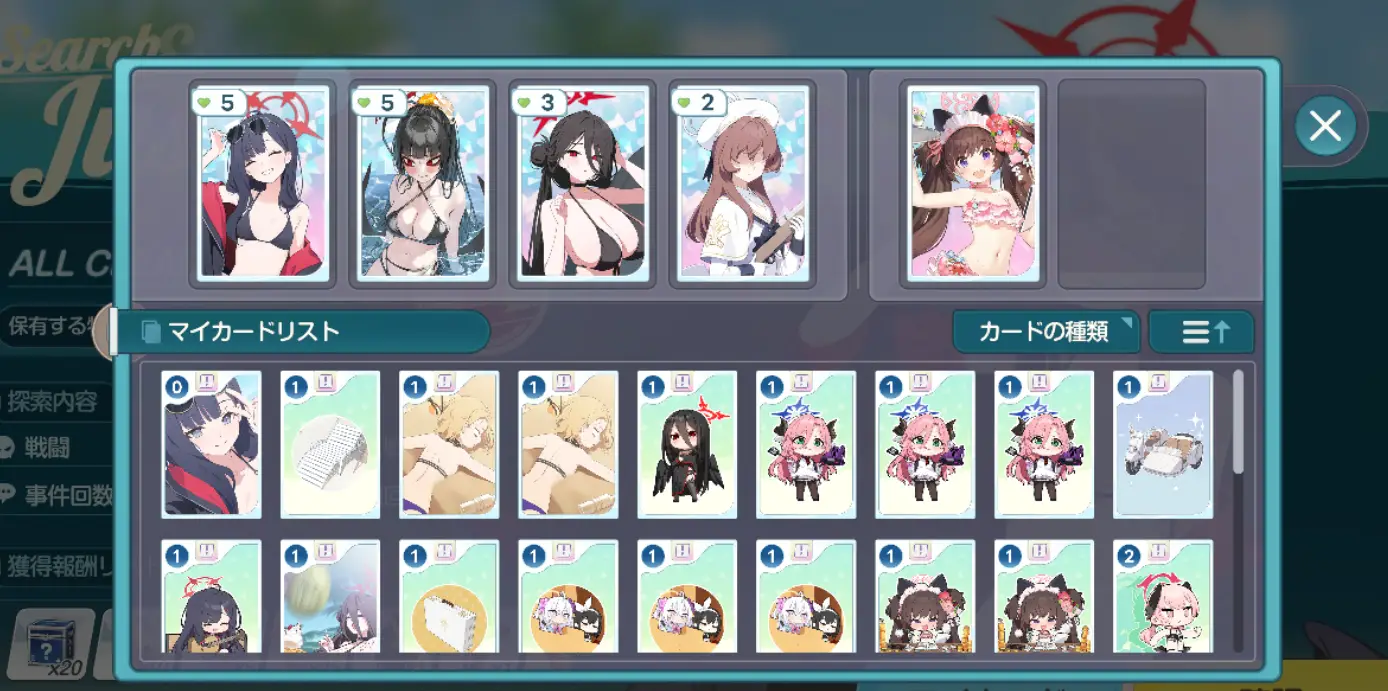Select the white sidecar scooter card

pos(1163,444)
